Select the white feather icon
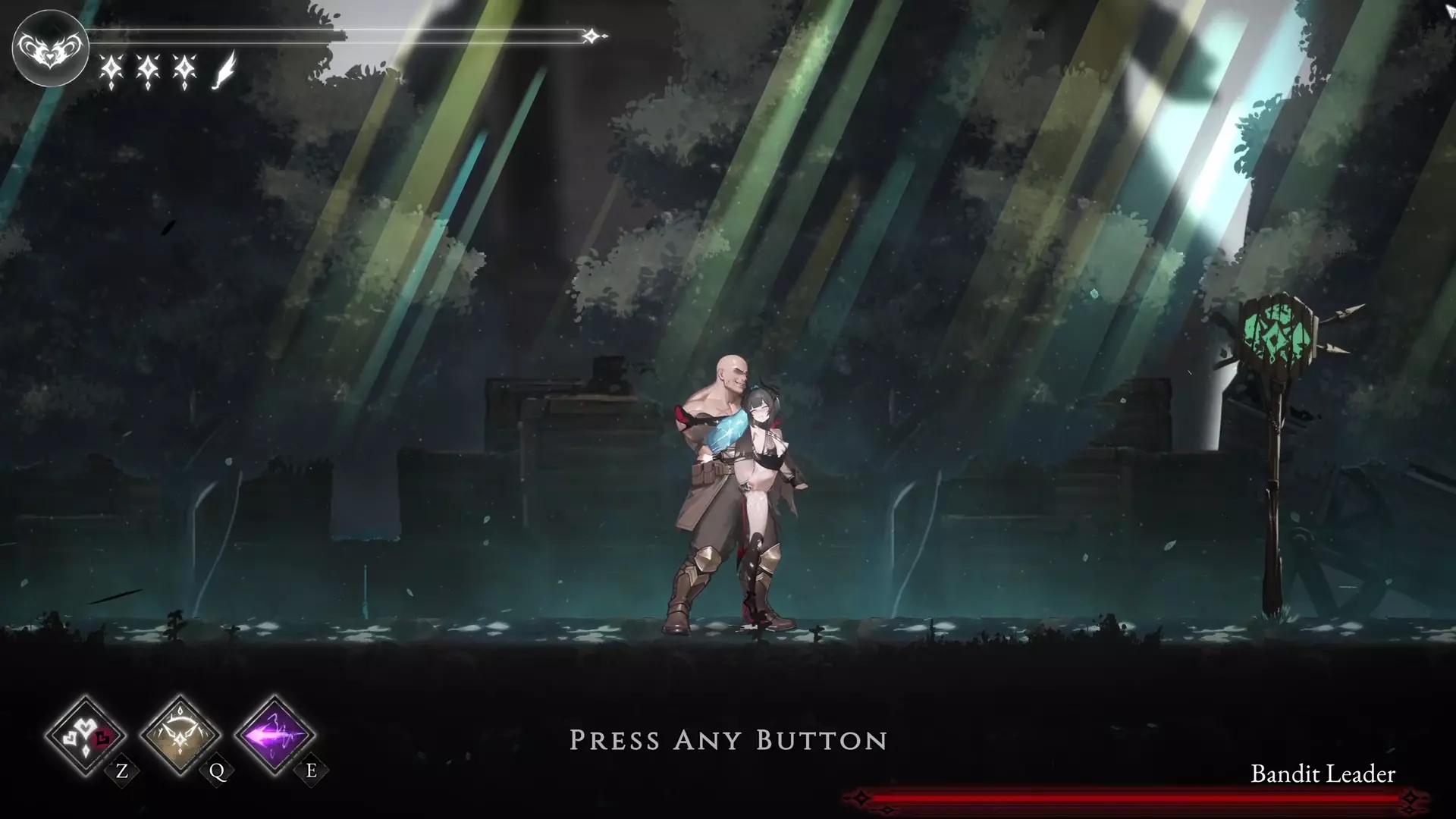This screenshot has width=1456, height=819. (224, 71)
